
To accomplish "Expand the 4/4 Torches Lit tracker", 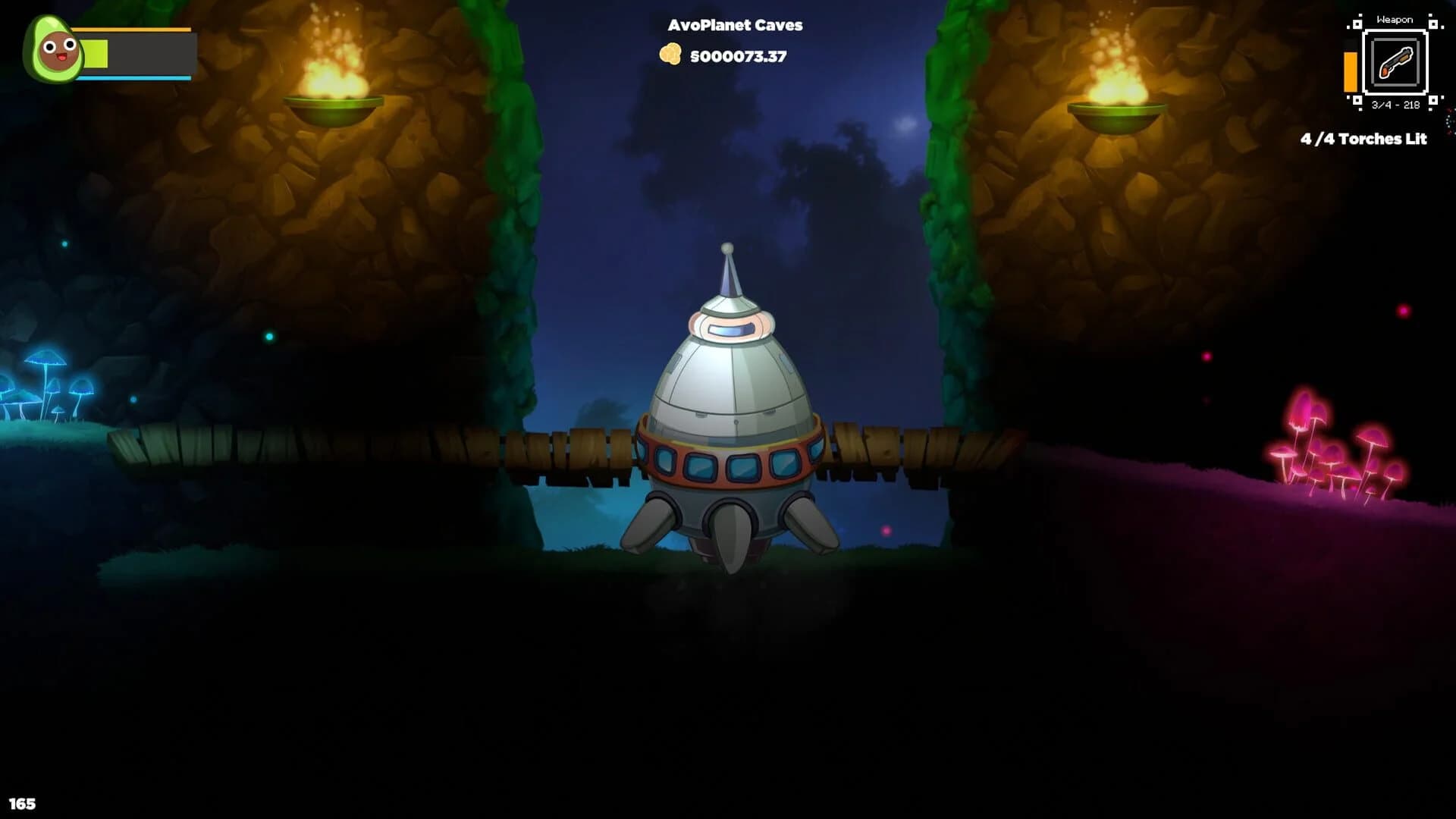I will (1363, 140).
